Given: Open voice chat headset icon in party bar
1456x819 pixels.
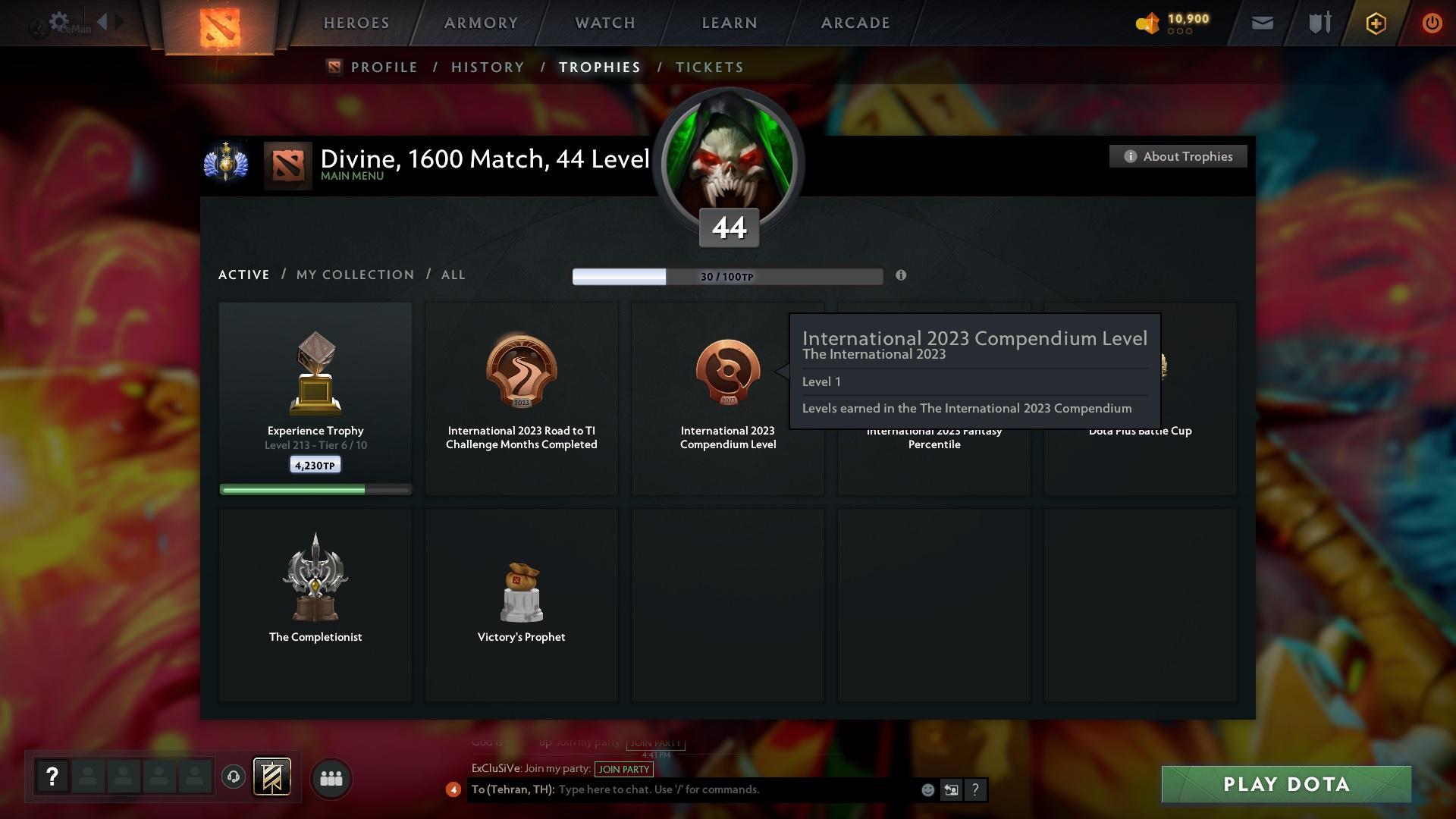Looking at the screenshot, I should [x=234, y=777].
